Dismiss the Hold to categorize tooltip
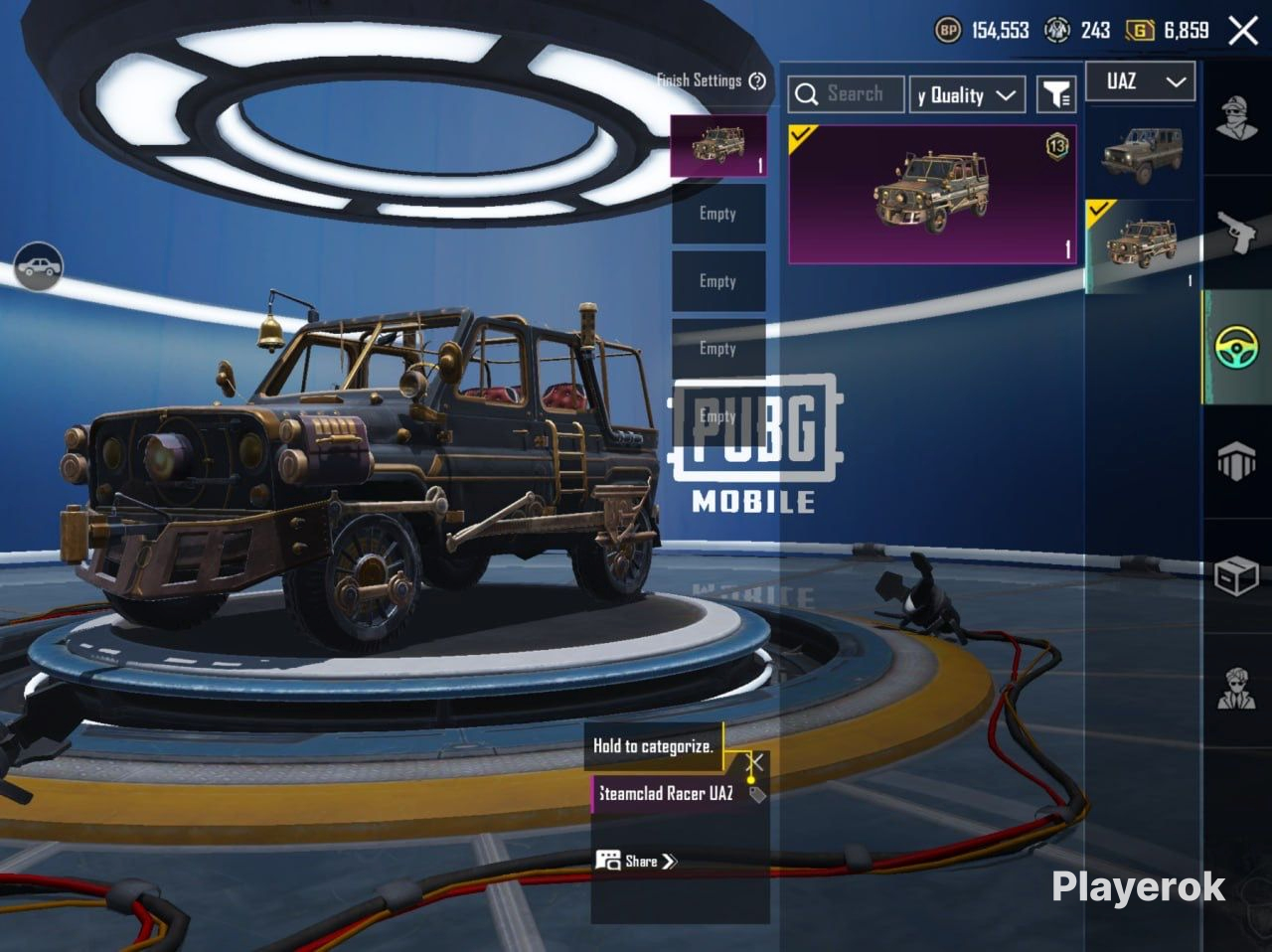The height and width of the screenshot is (952, 1272). pos(755,763)
